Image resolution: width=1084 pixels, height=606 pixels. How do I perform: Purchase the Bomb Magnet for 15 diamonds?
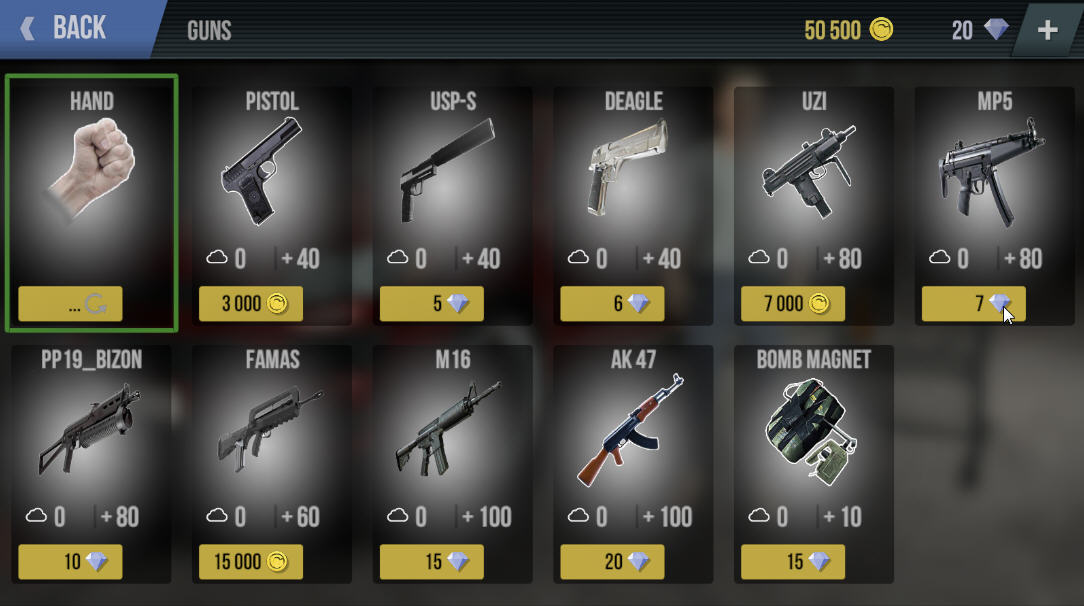point(793,562)
